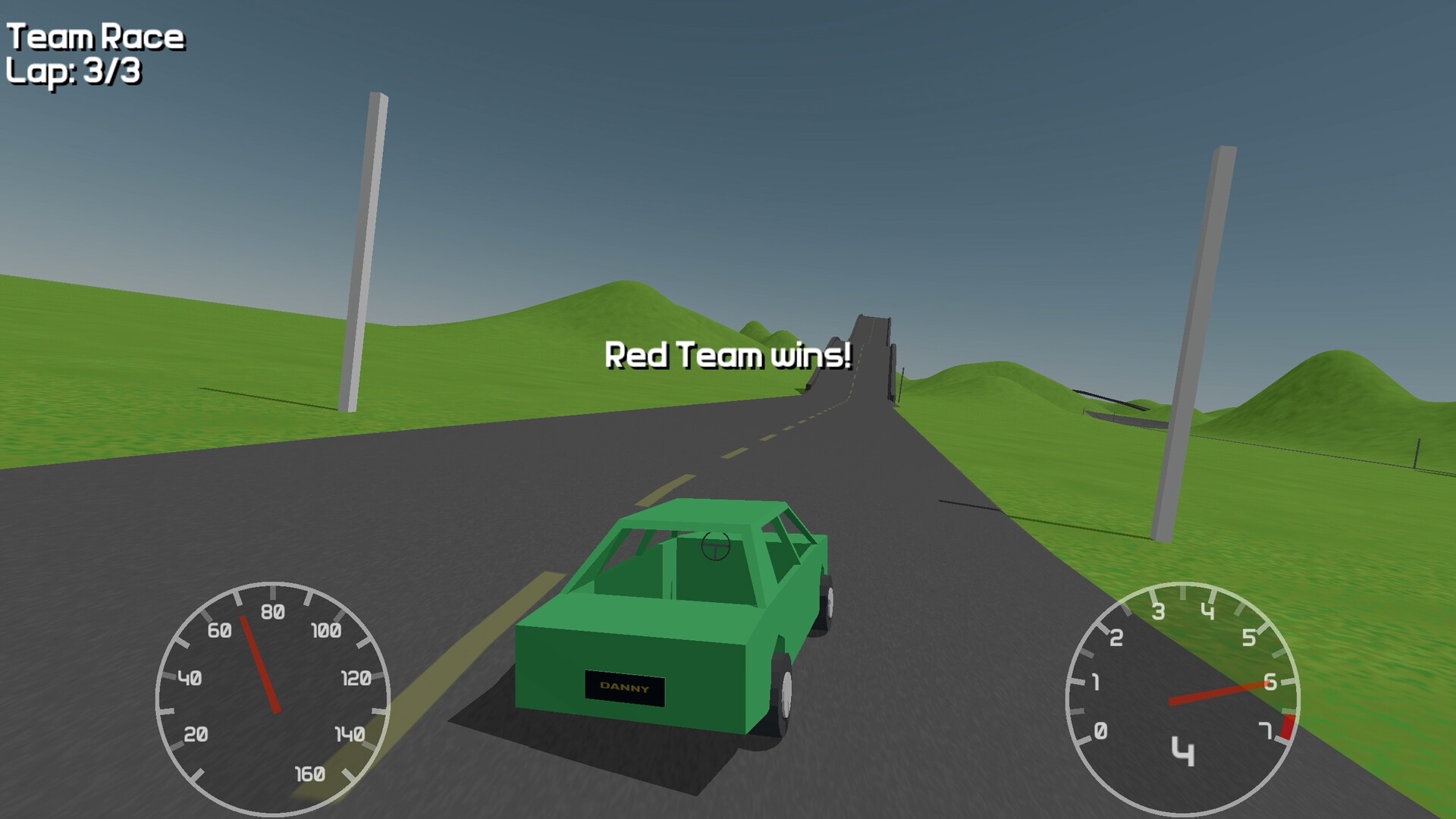Click the gear indicator showing 4

pos(1184,751)
